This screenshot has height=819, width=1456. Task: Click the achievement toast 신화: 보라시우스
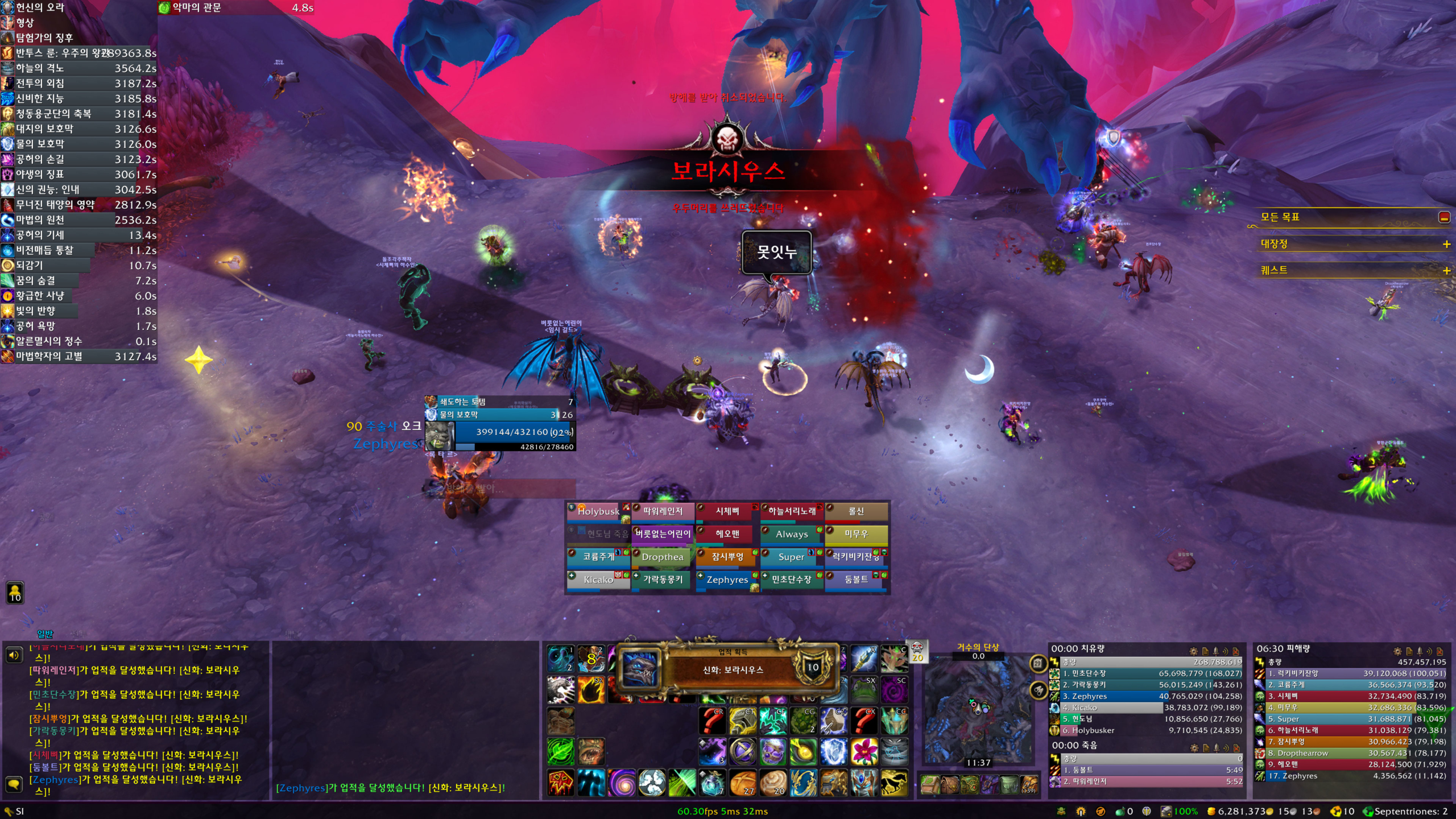coord(727,669)
